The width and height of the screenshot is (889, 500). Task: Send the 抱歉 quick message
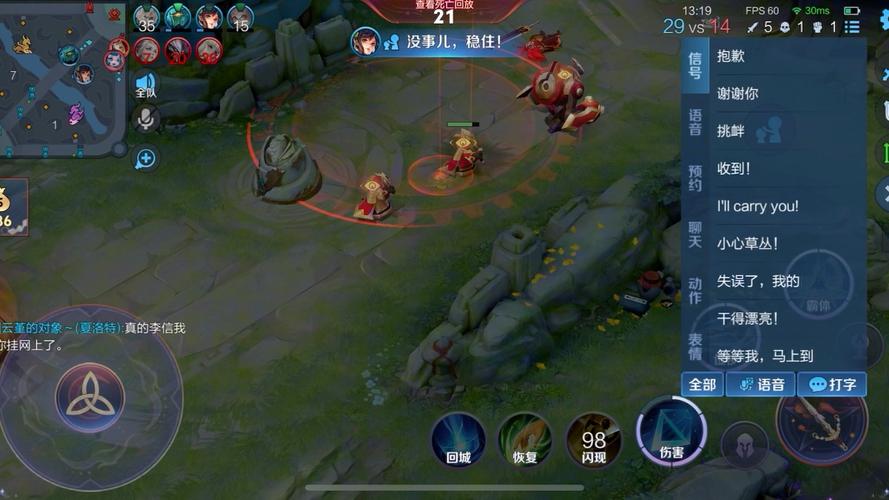[731, 57]
